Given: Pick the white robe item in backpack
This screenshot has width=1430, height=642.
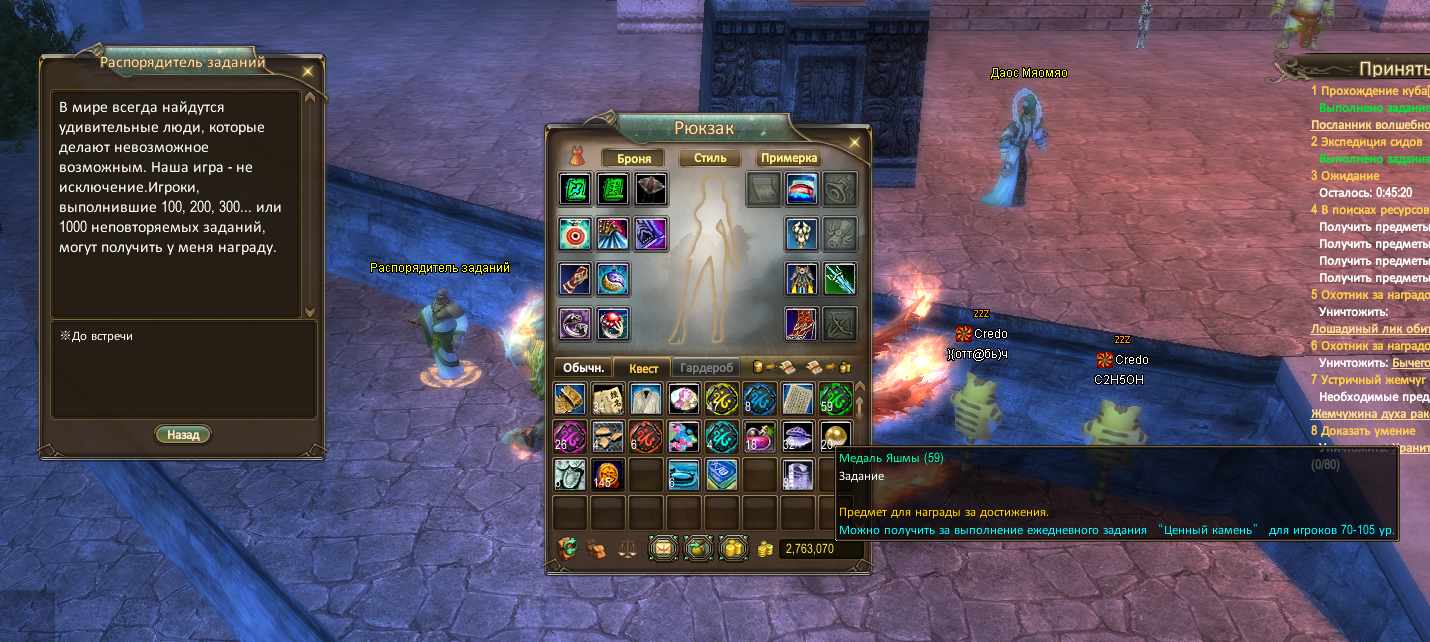Looking at the screenshot, I should pos(645,398).
